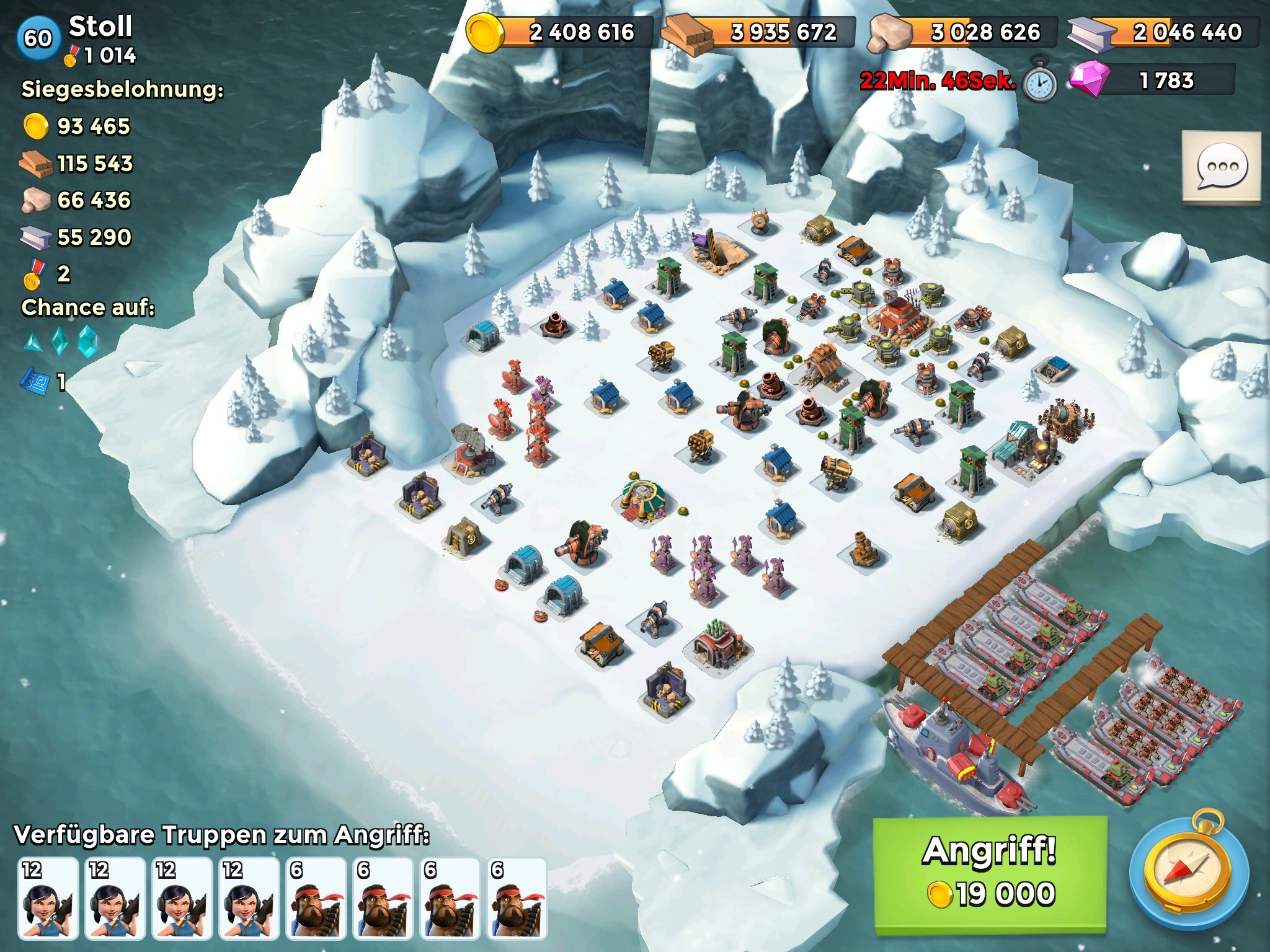Tap the level 60 player badge
This screenshot has width=1270, height=952.
tap(38, 38)
